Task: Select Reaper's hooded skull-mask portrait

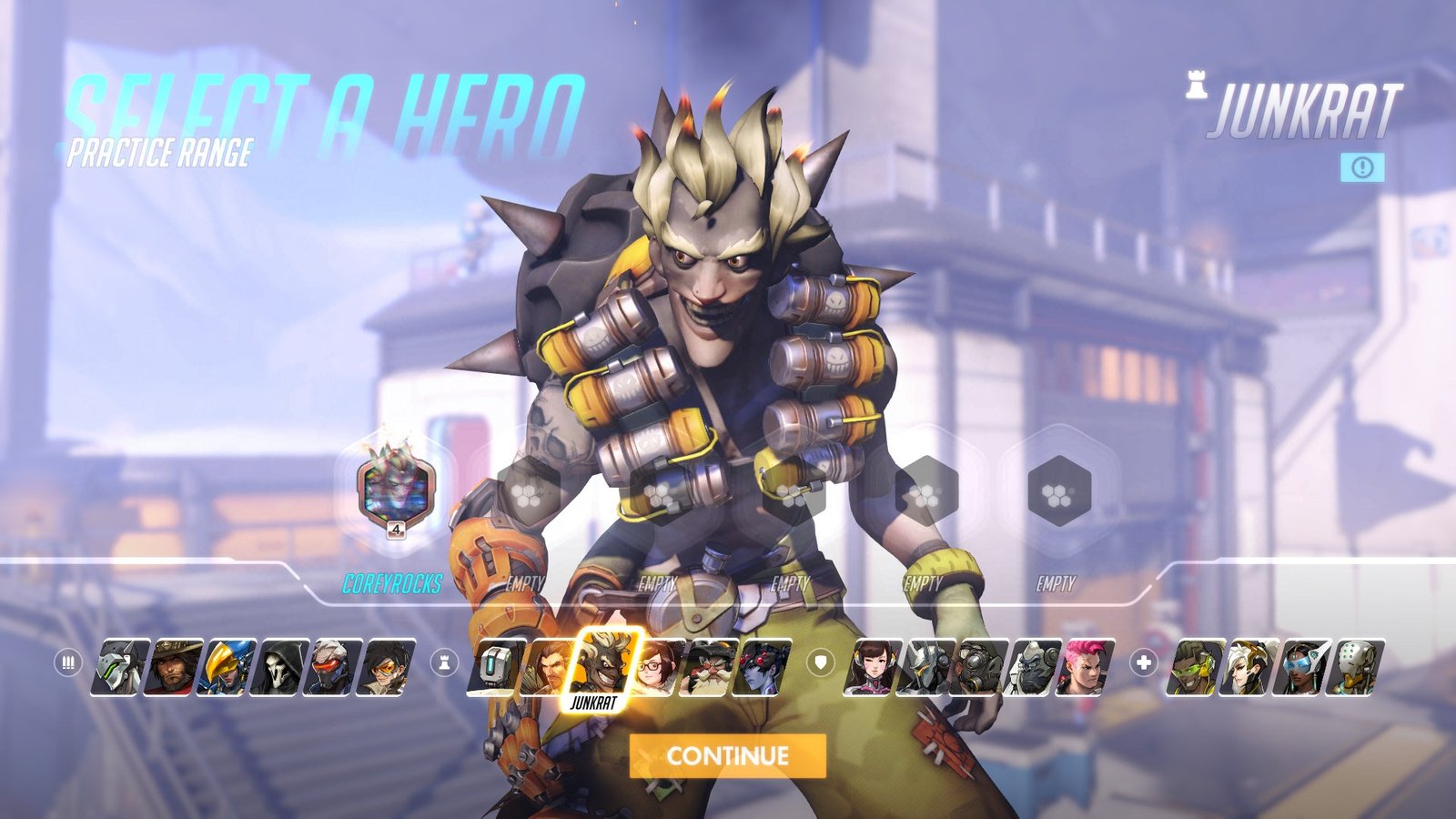Action: click(282, 667)
